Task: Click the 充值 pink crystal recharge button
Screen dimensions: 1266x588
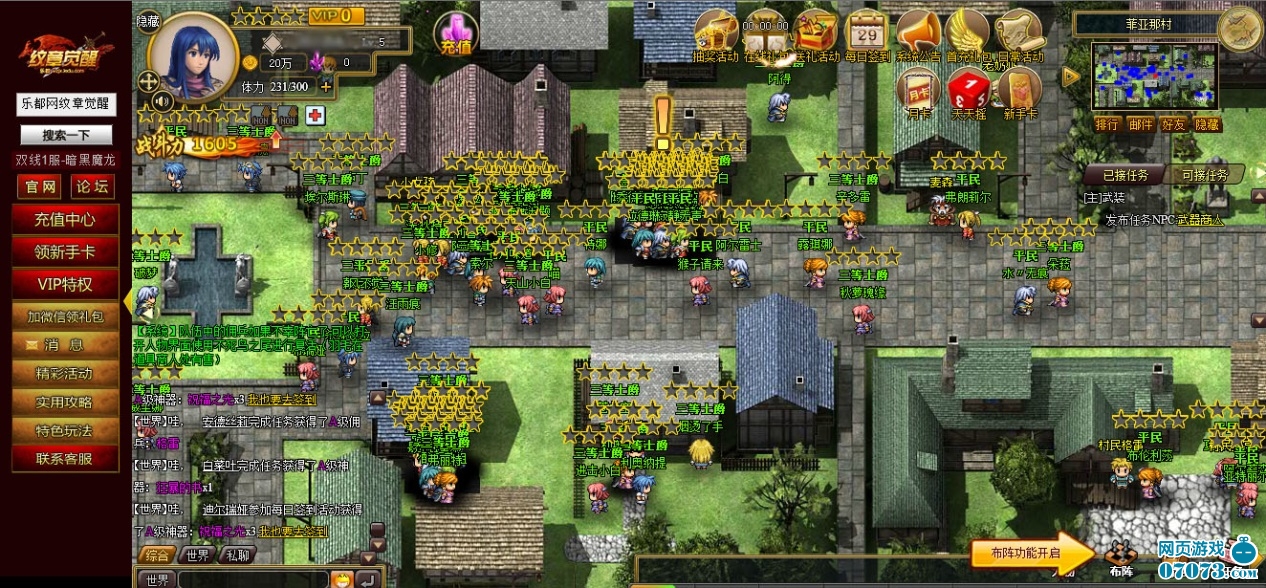Action: pyautogui.click(x=455, y=35)
